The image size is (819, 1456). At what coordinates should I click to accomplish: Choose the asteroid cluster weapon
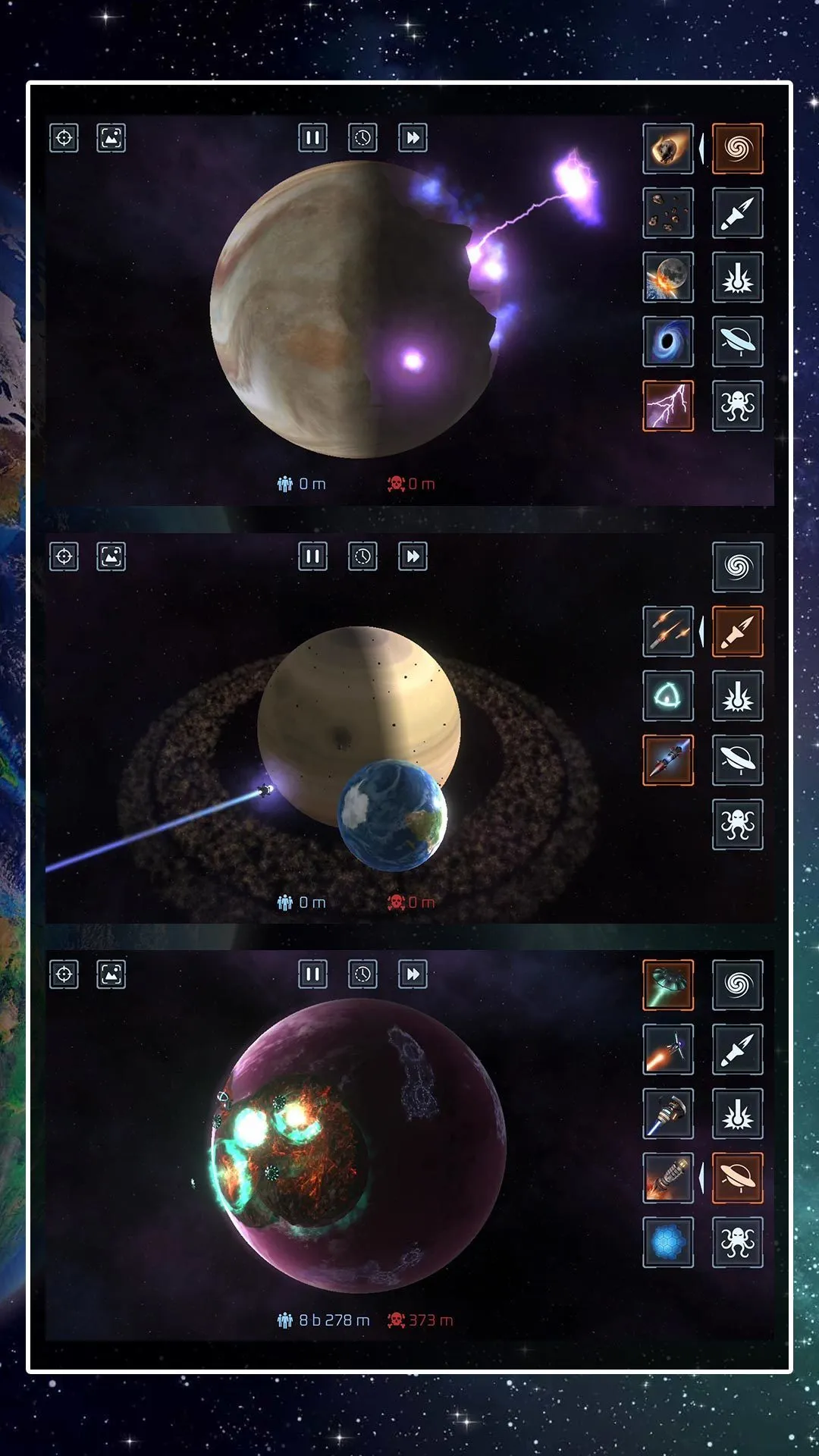668,213
